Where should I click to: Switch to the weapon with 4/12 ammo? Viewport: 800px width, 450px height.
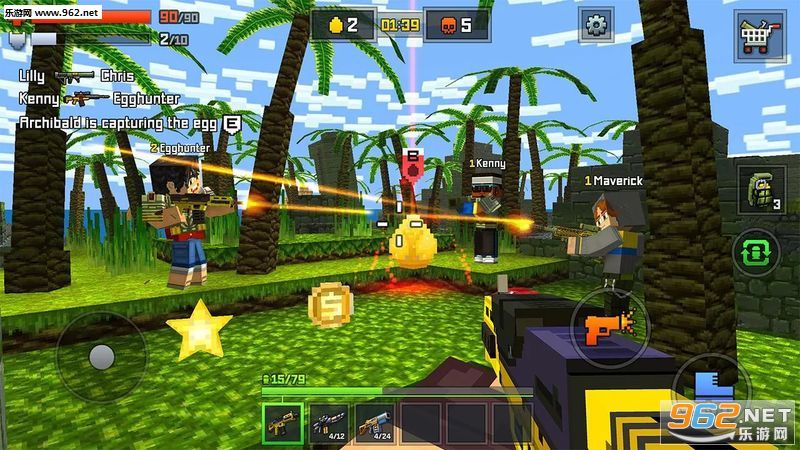tap(328, 421)
